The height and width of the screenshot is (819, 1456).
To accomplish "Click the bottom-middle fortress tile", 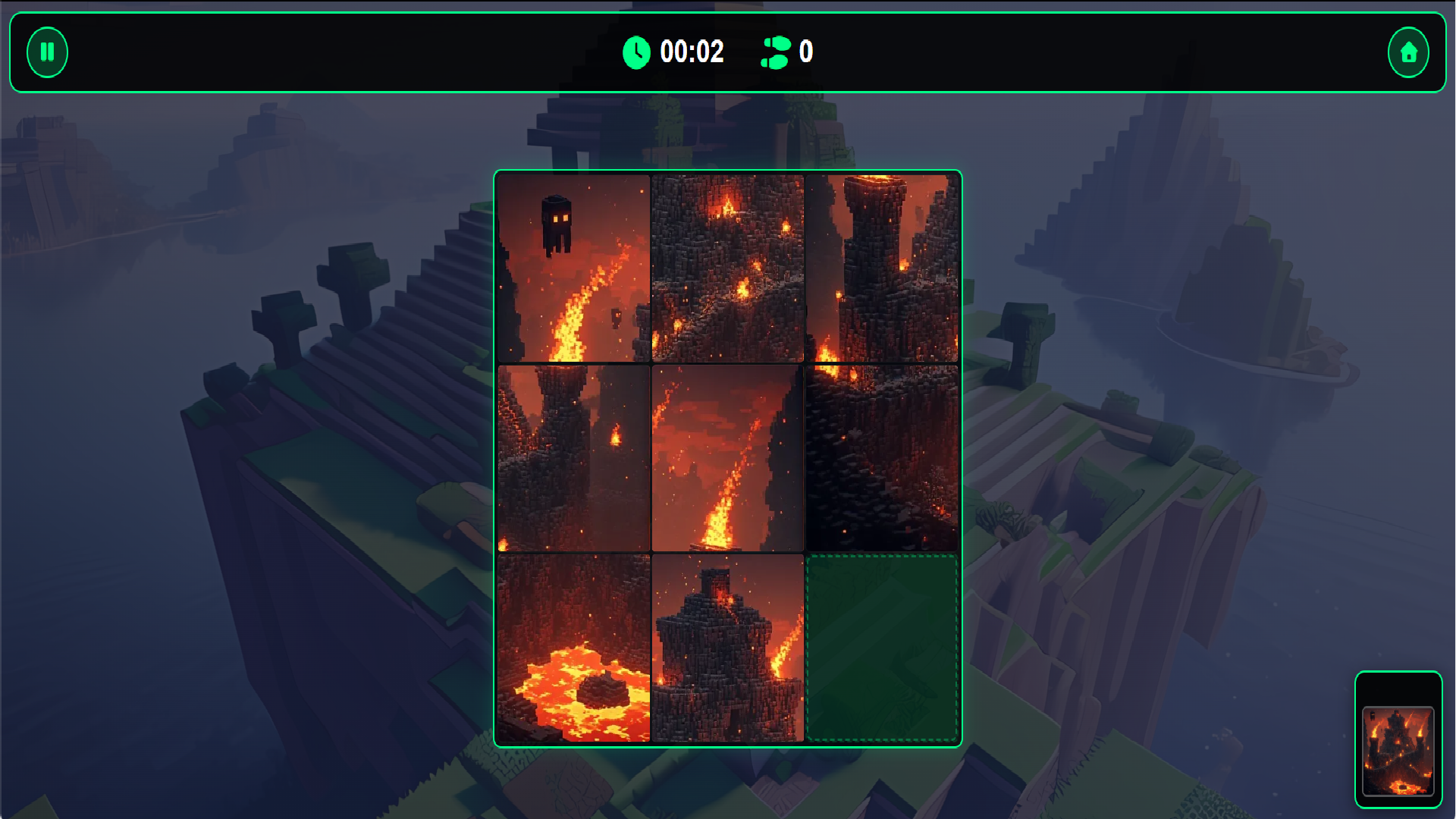I will tap(728, 648).
